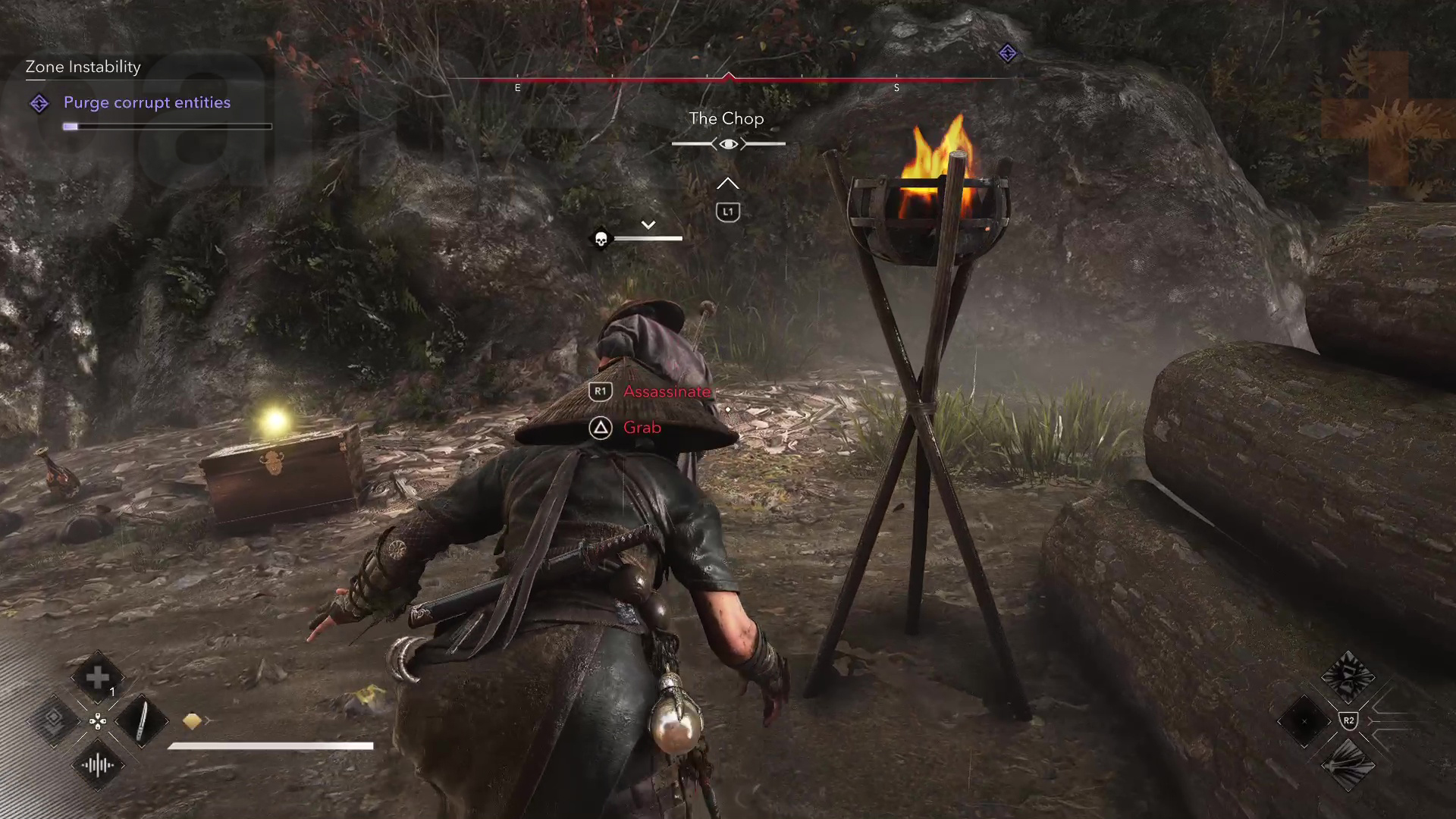This screenshot has width=1456, height=819.
Task: Select the dimmed left-hand tool slot
Action: pos(54,720)
